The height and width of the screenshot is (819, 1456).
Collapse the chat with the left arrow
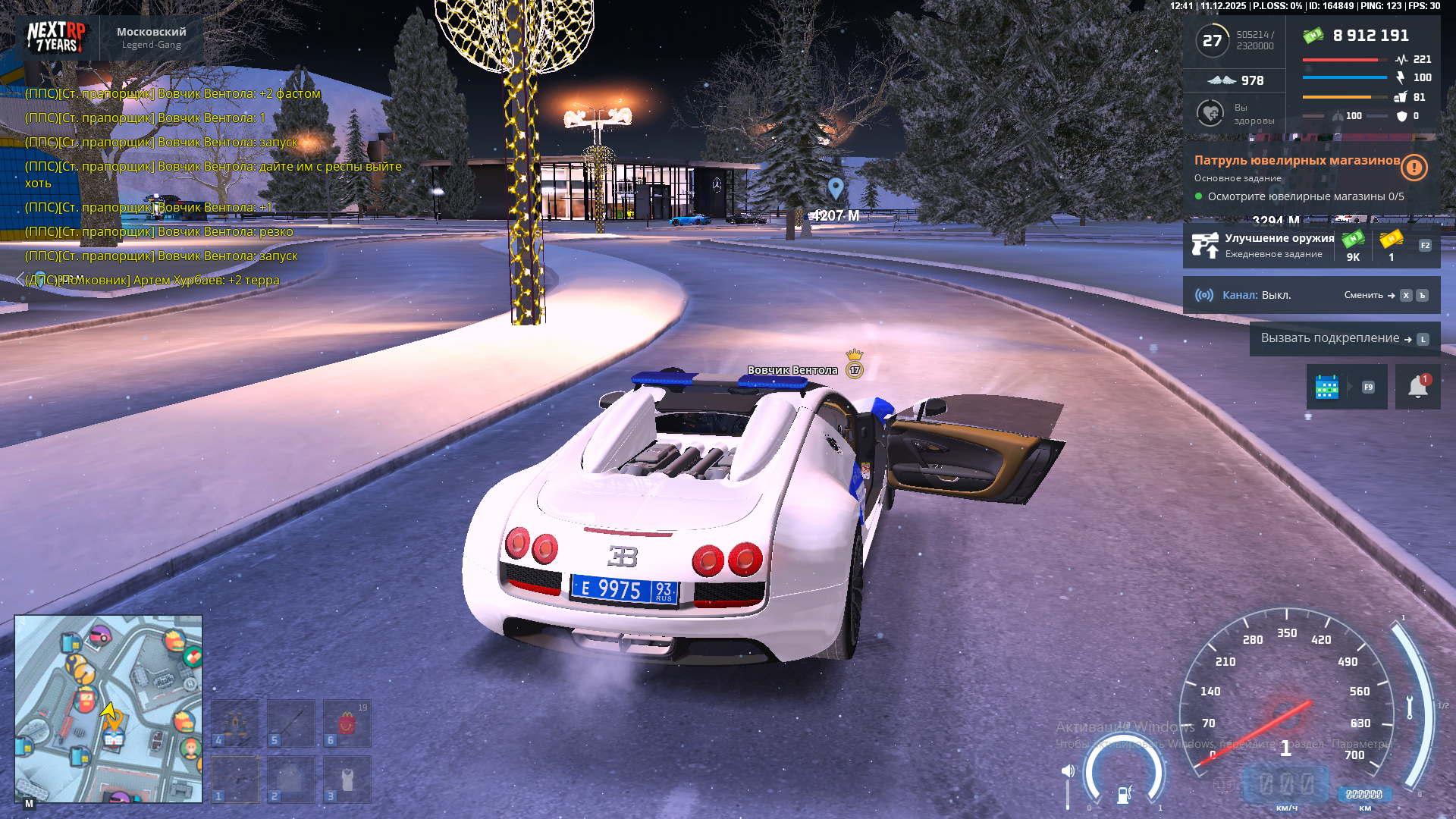(x=20, y=280)
